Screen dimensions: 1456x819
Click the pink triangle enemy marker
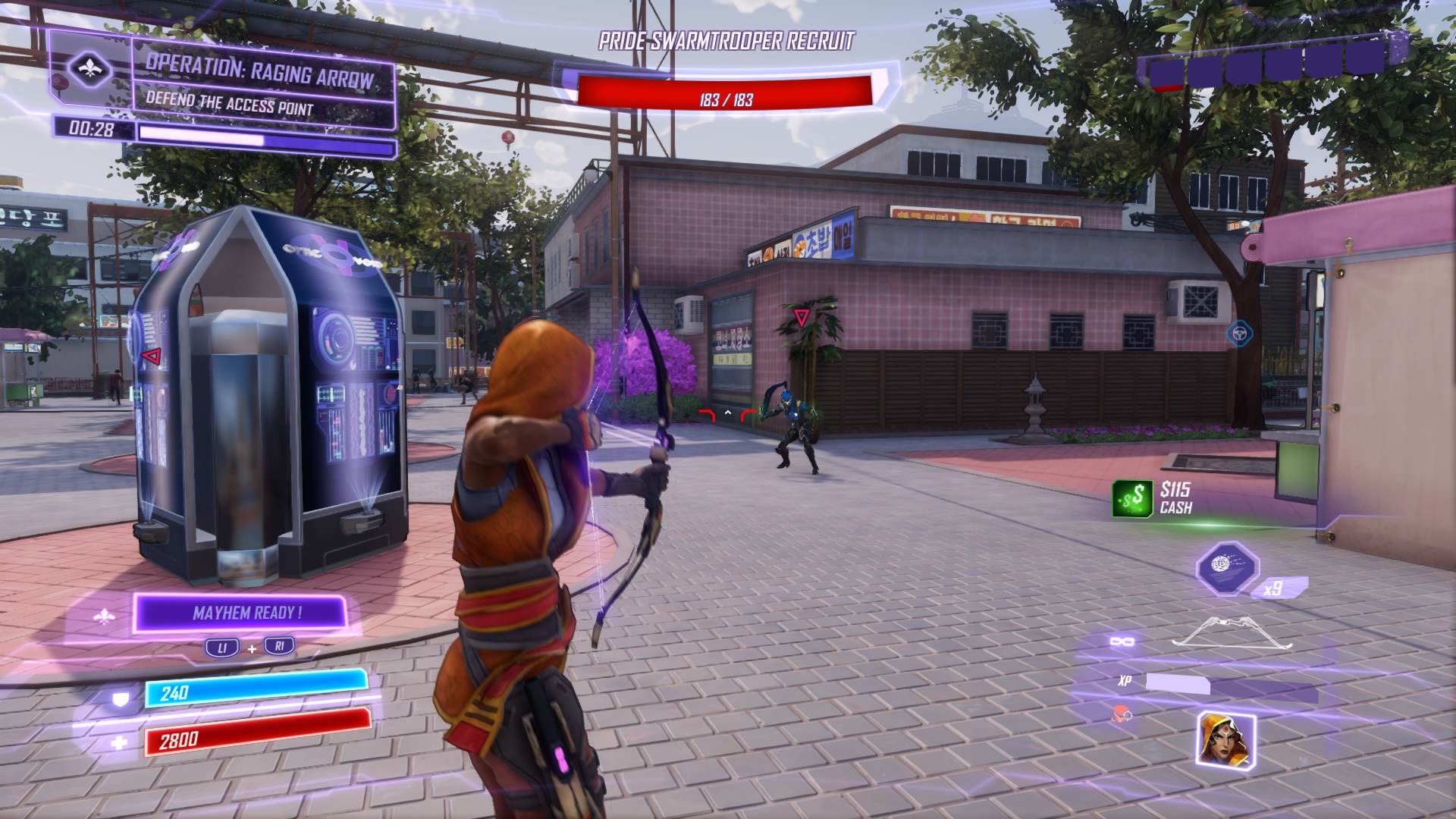(802, 316)
